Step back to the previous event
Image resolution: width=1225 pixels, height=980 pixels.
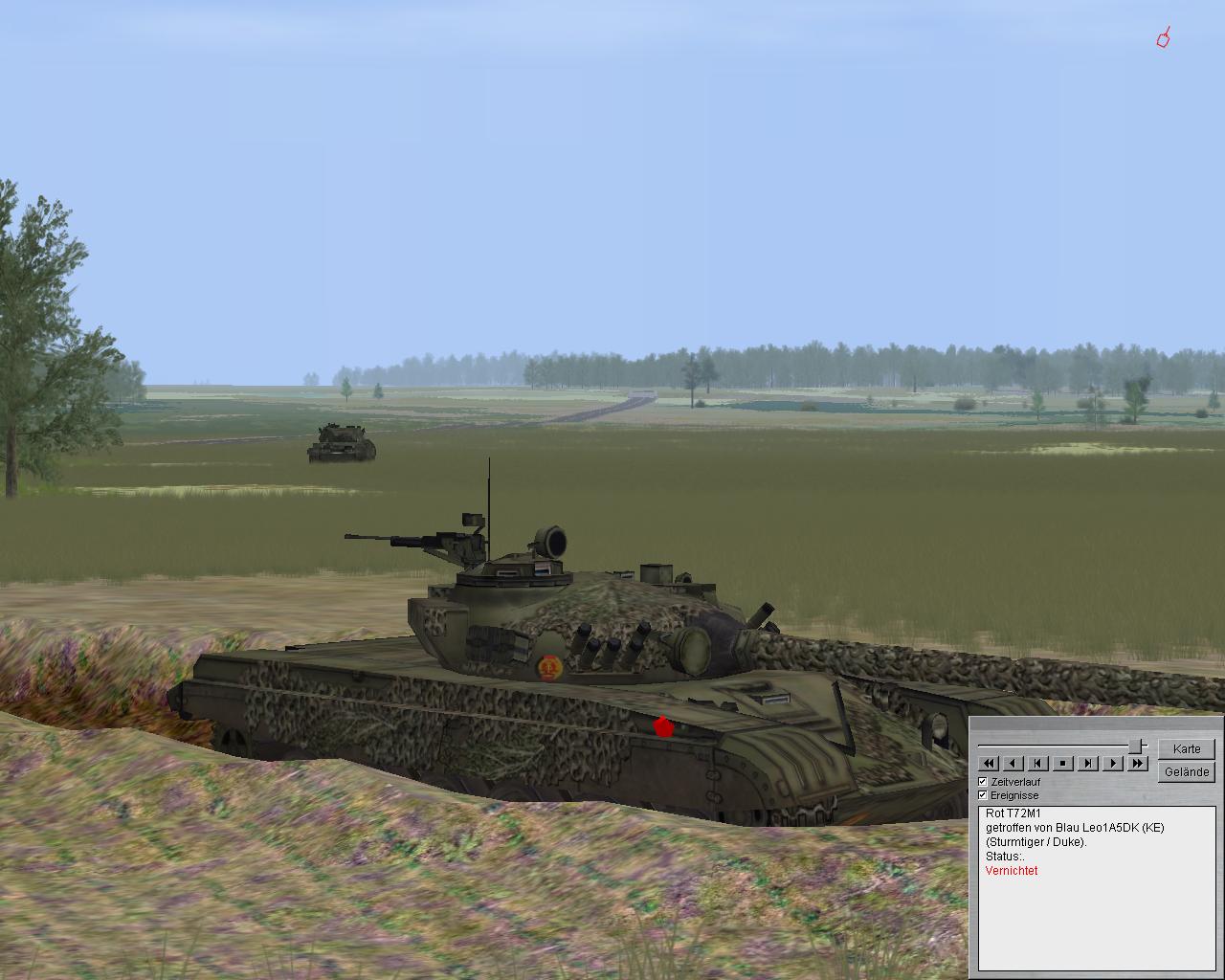point(1038,763)
